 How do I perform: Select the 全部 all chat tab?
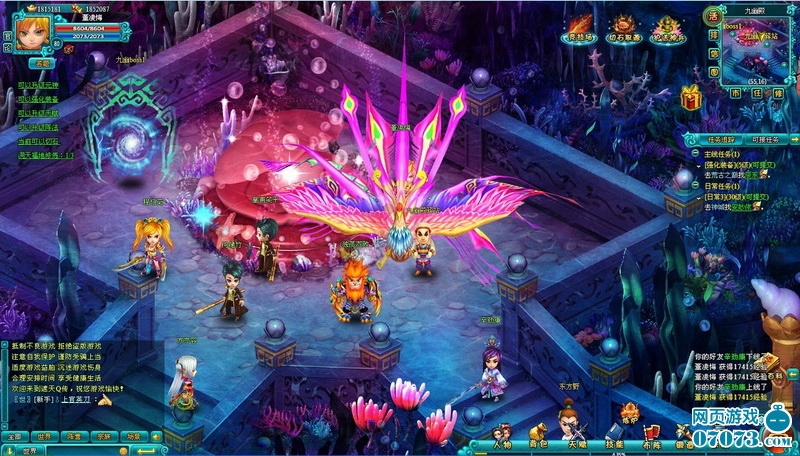click(x=13, y=436)
